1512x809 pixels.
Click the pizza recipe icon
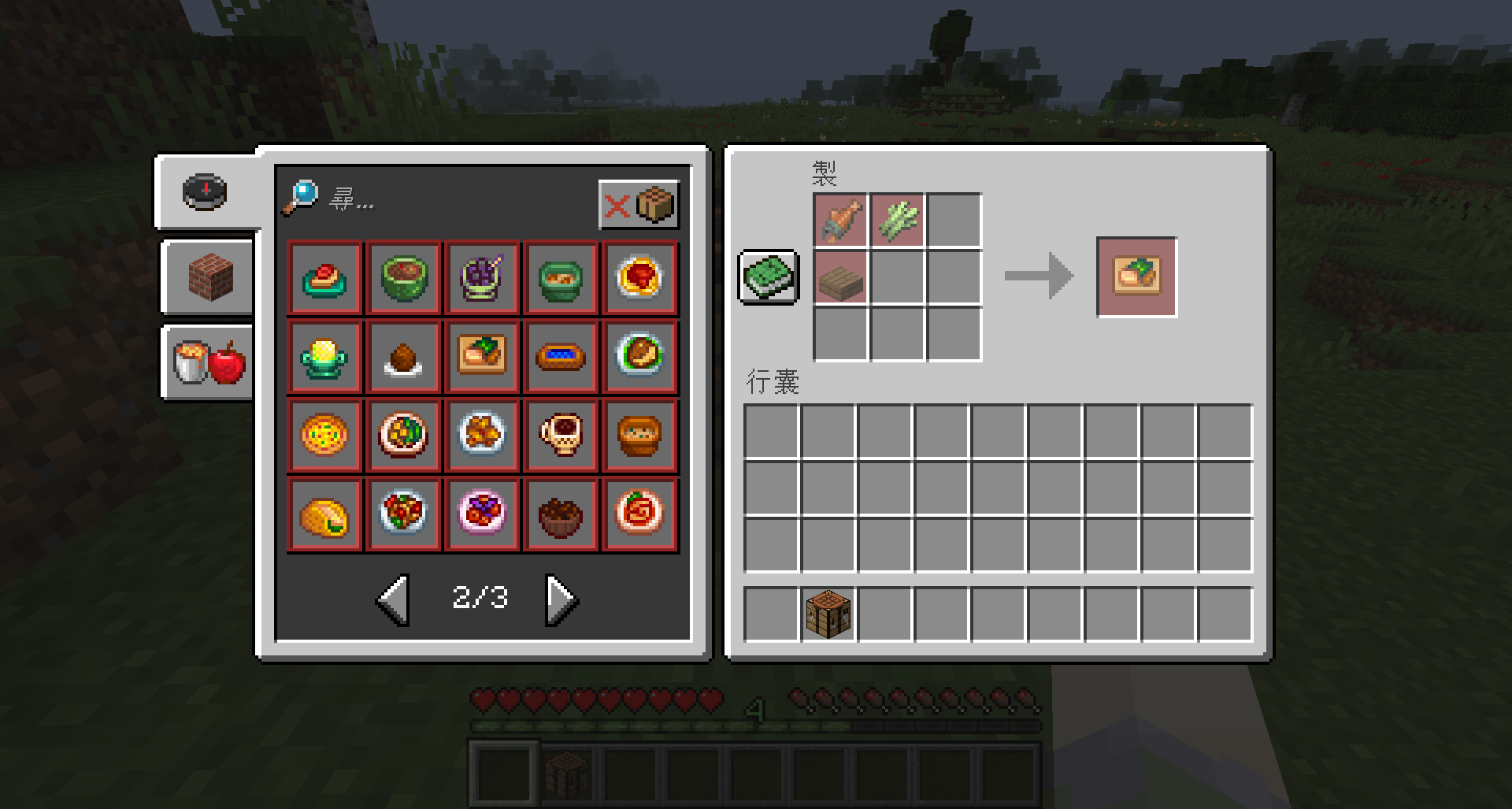point(324,435)
